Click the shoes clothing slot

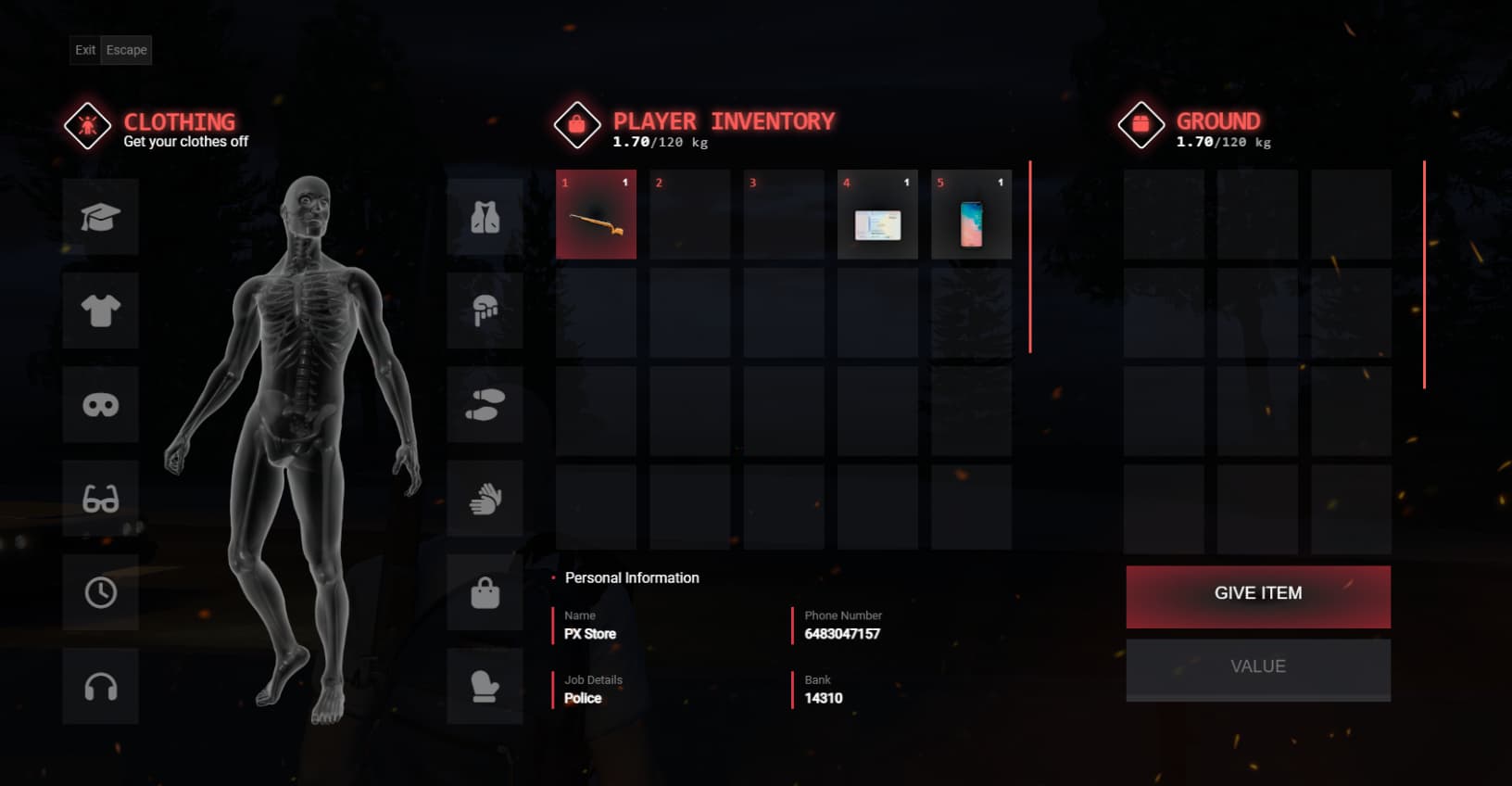click(484, 403)
